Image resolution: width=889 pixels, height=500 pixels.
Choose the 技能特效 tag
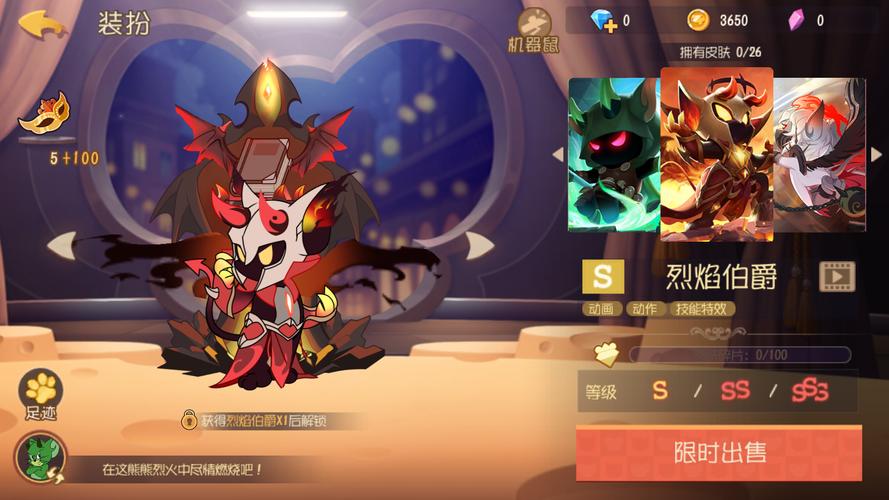(703, 309)
